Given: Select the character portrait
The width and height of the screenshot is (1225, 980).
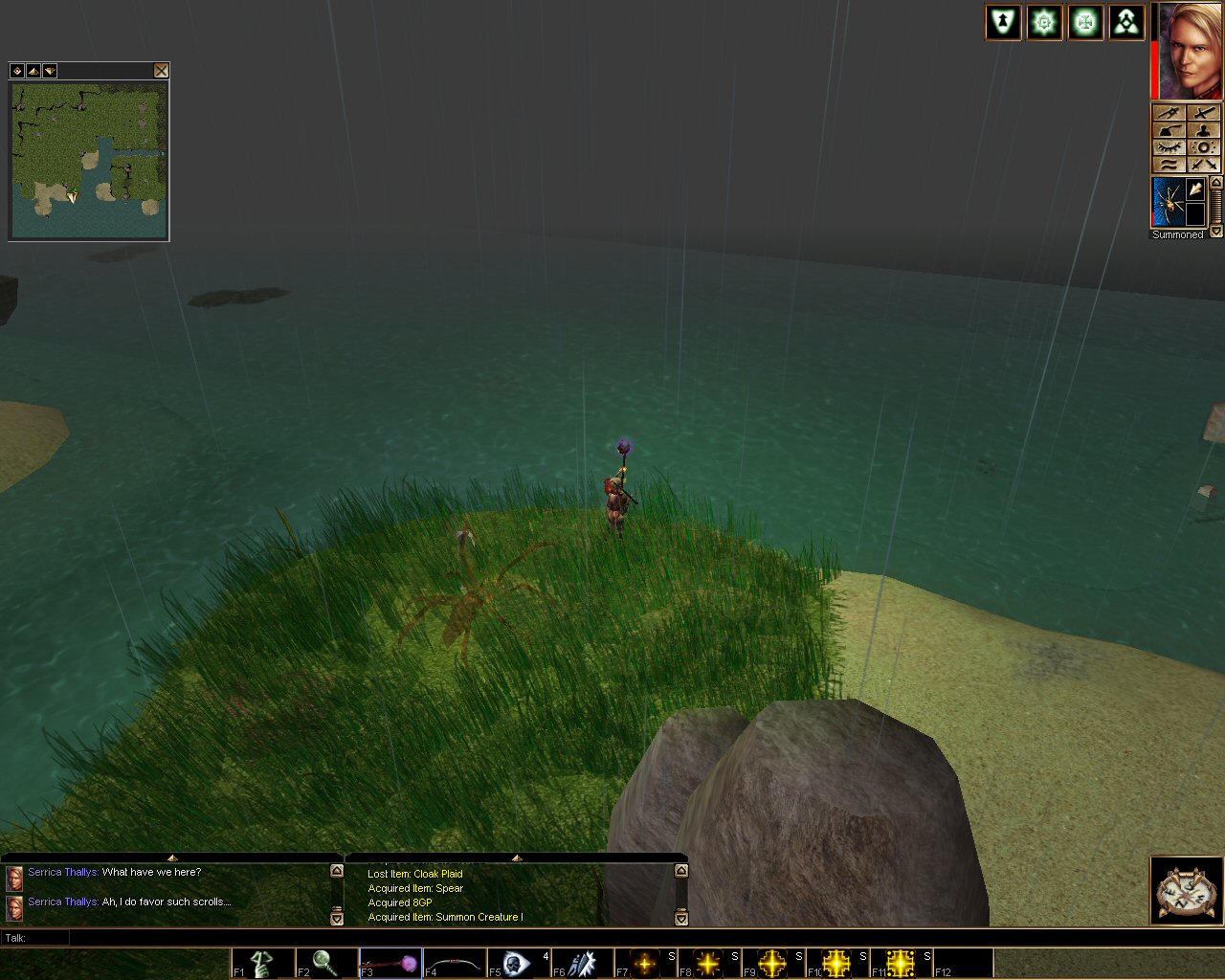Looking at the screenshot, I should point(1192,51).
